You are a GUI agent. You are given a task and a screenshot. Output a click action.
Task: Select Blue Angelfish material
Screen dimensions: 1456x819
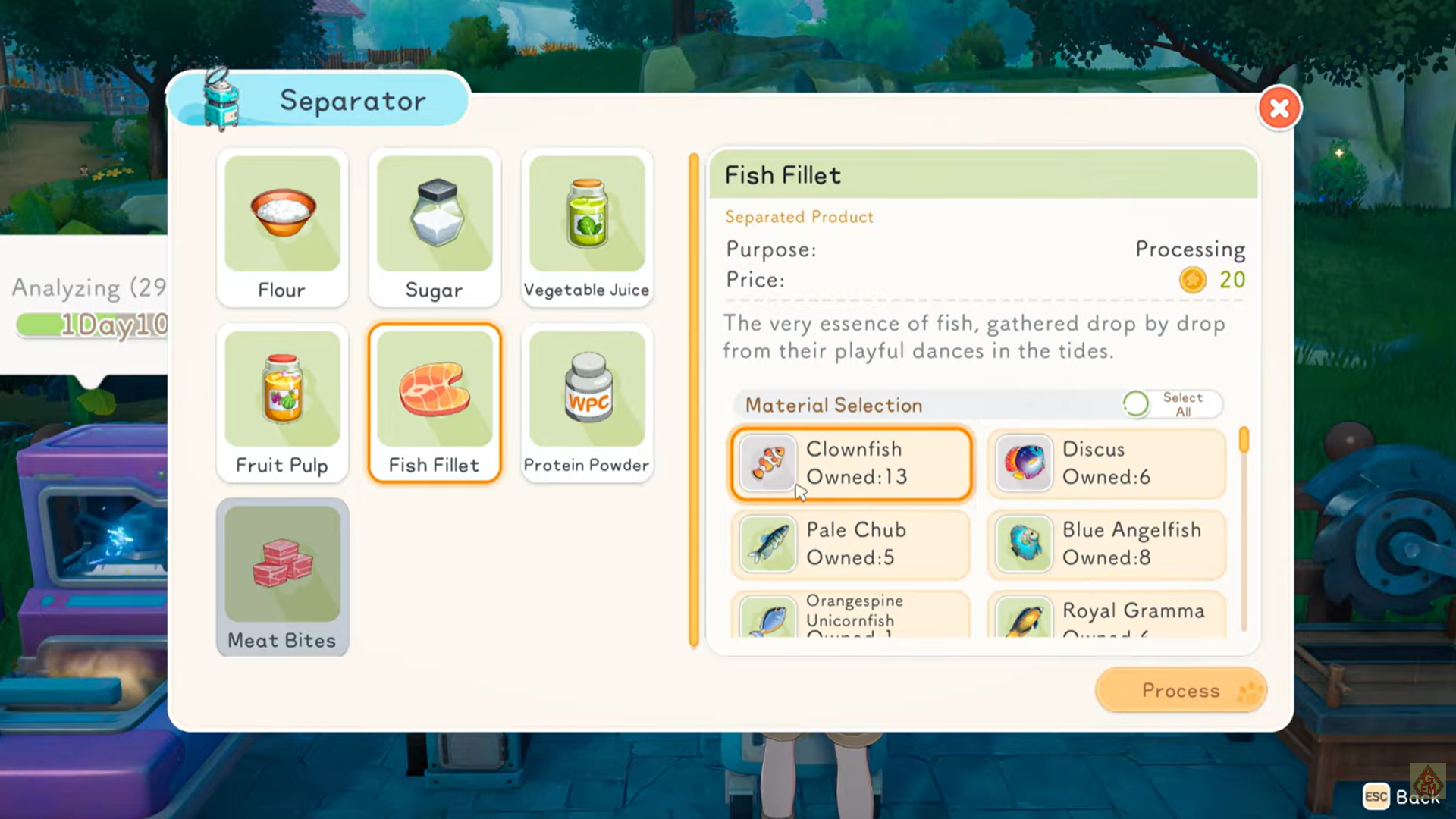(1106, 544)
